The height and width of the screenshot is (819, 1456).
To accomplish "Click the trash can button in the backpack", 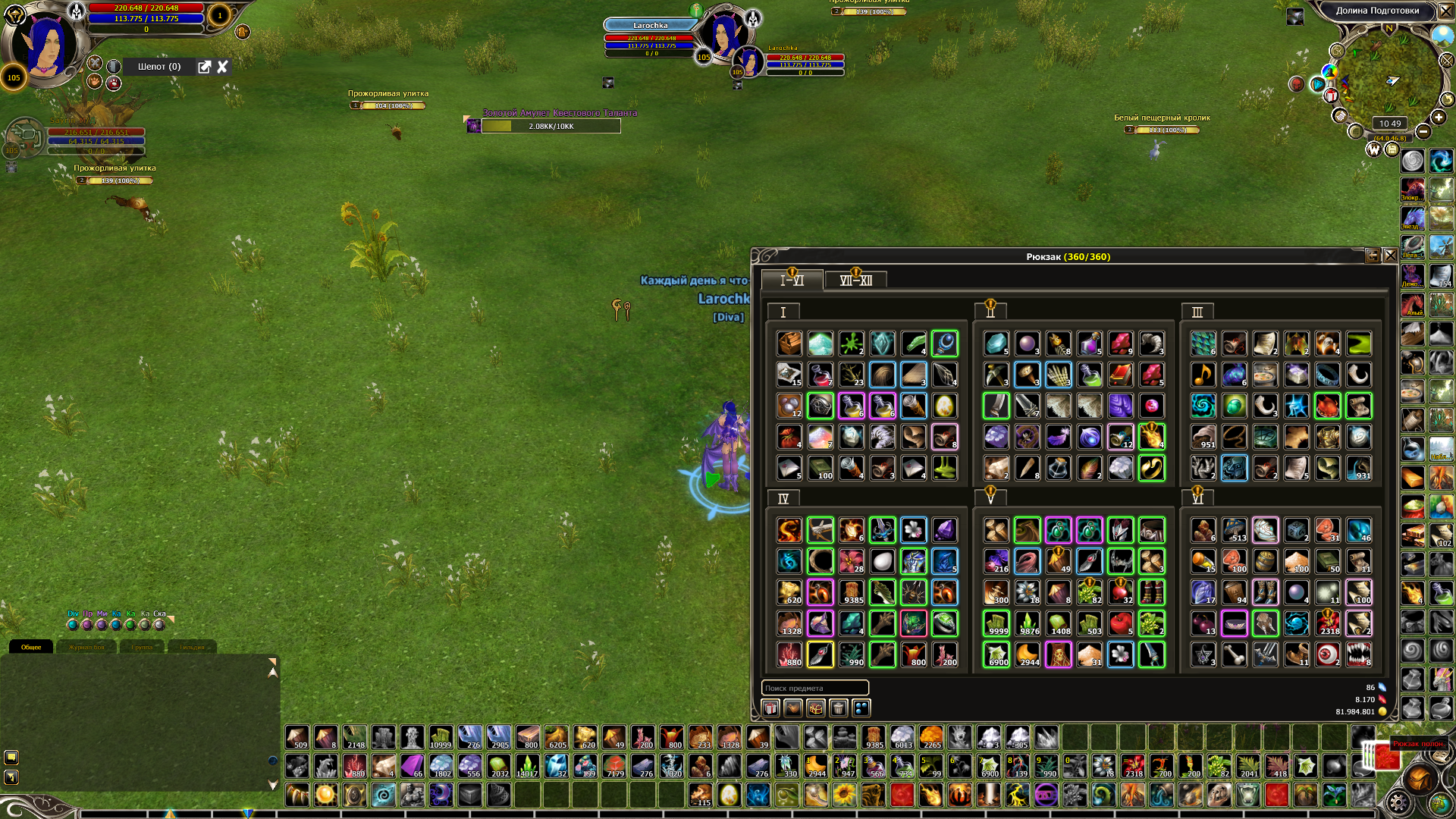I will pyautogui.click(x=838, y=708).
